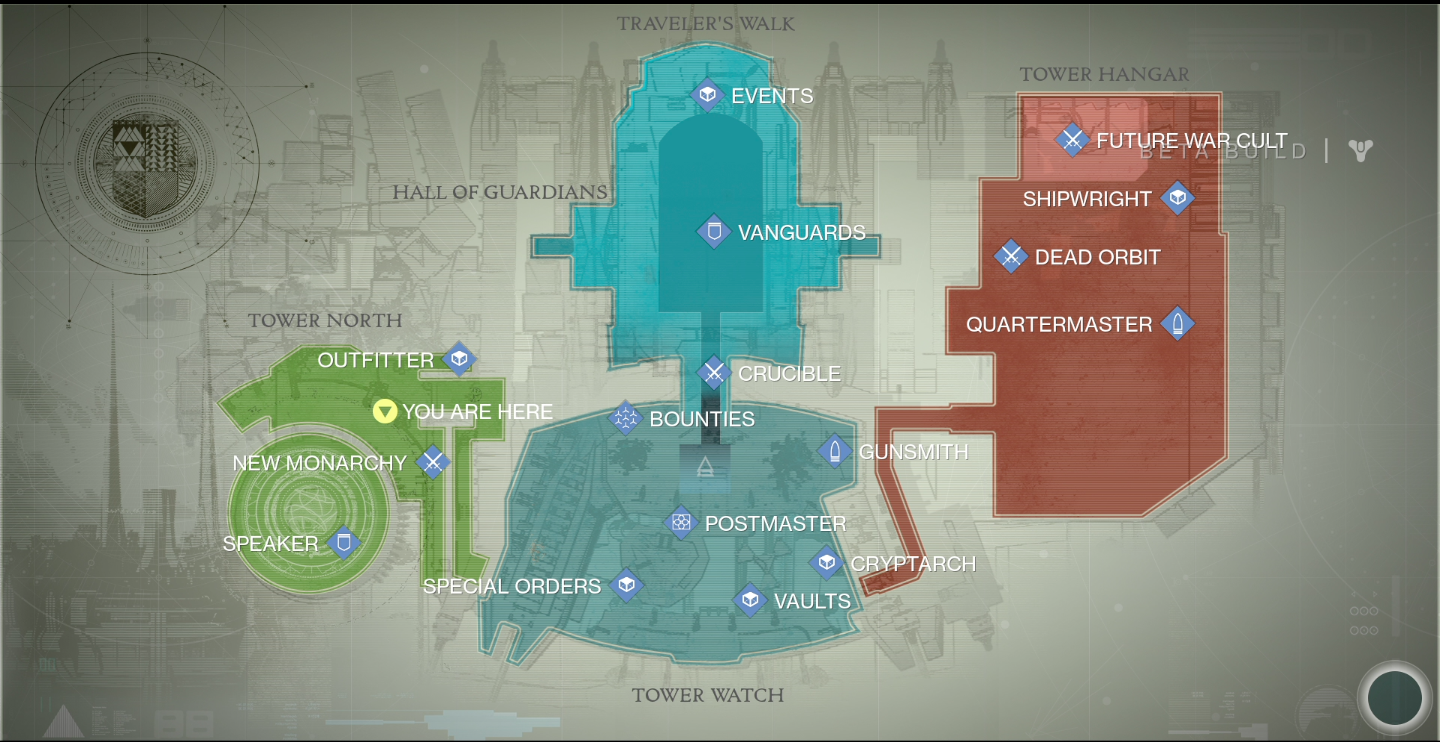The width and height of the screenshot is (1440, 742).
Task: Switch to the Tower North area label
Action: pyautogui.click(x=325, y=320)
